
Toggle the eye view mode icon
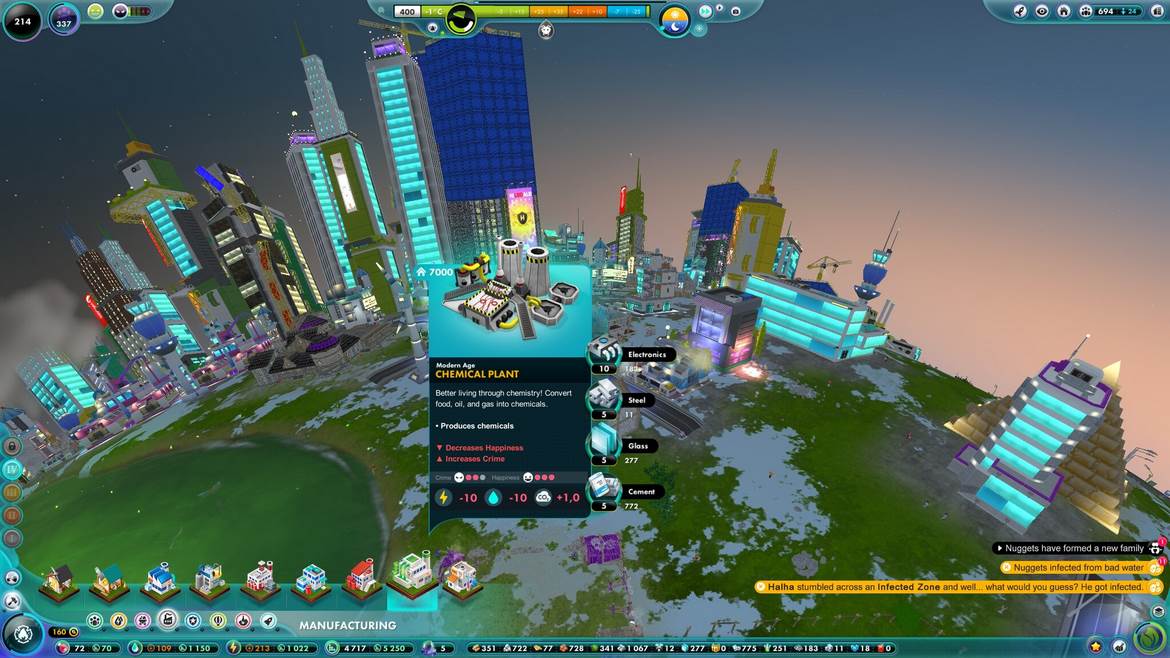click(x=1042, y=11)
